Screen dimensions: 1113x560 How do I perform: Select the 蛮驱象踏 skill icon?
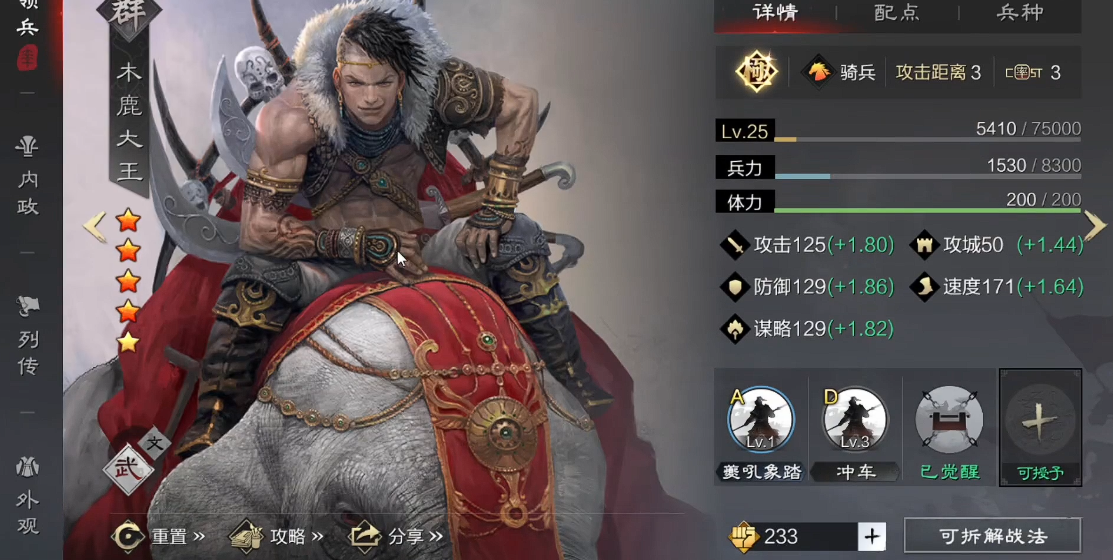tap(761, 420)
